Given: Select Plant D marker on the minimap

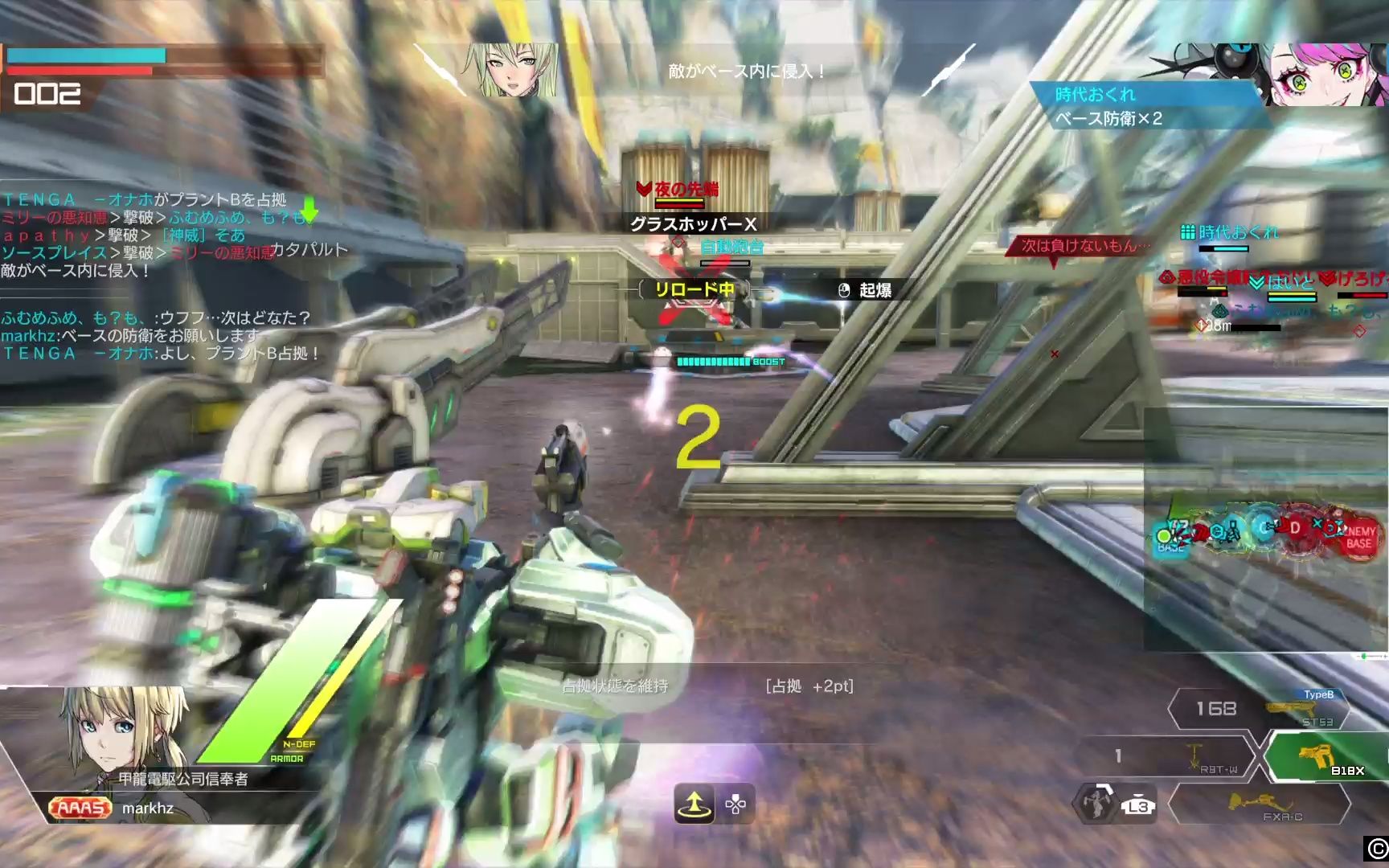Looking at the screenshot, I should coord(1296,526).
